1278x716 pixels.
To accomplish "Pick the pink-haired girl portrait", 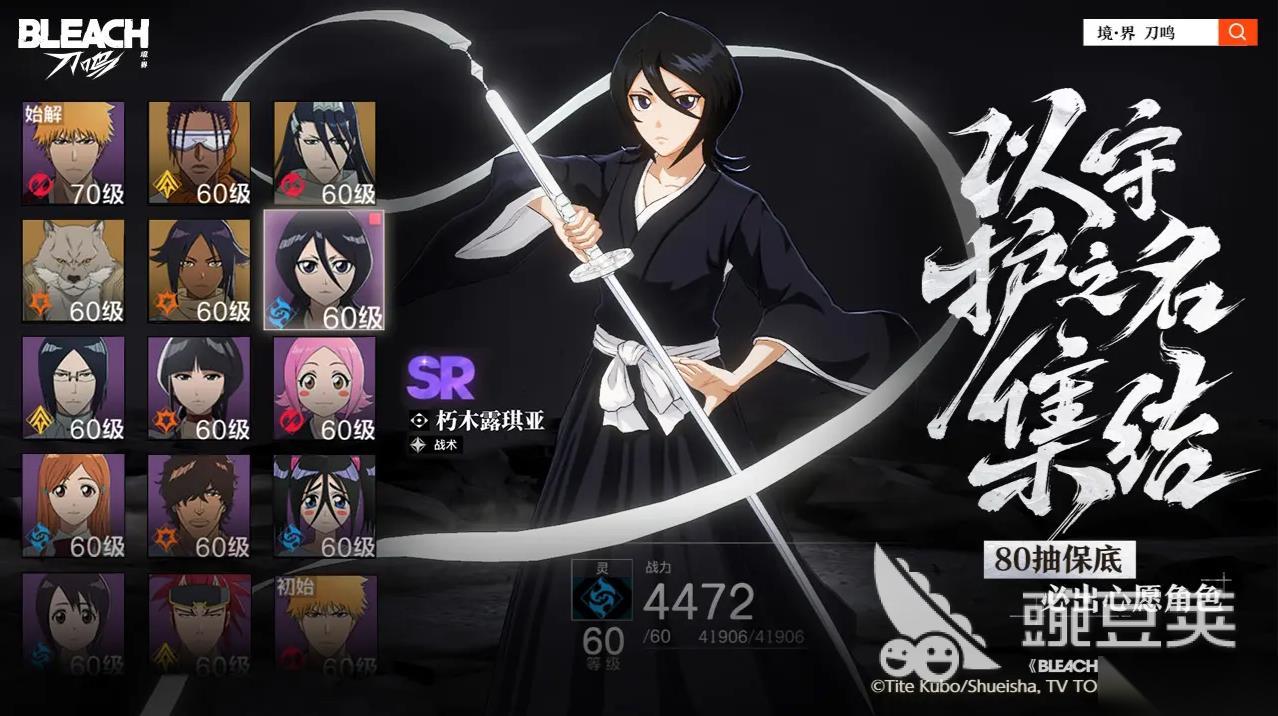I will (325, 389).
